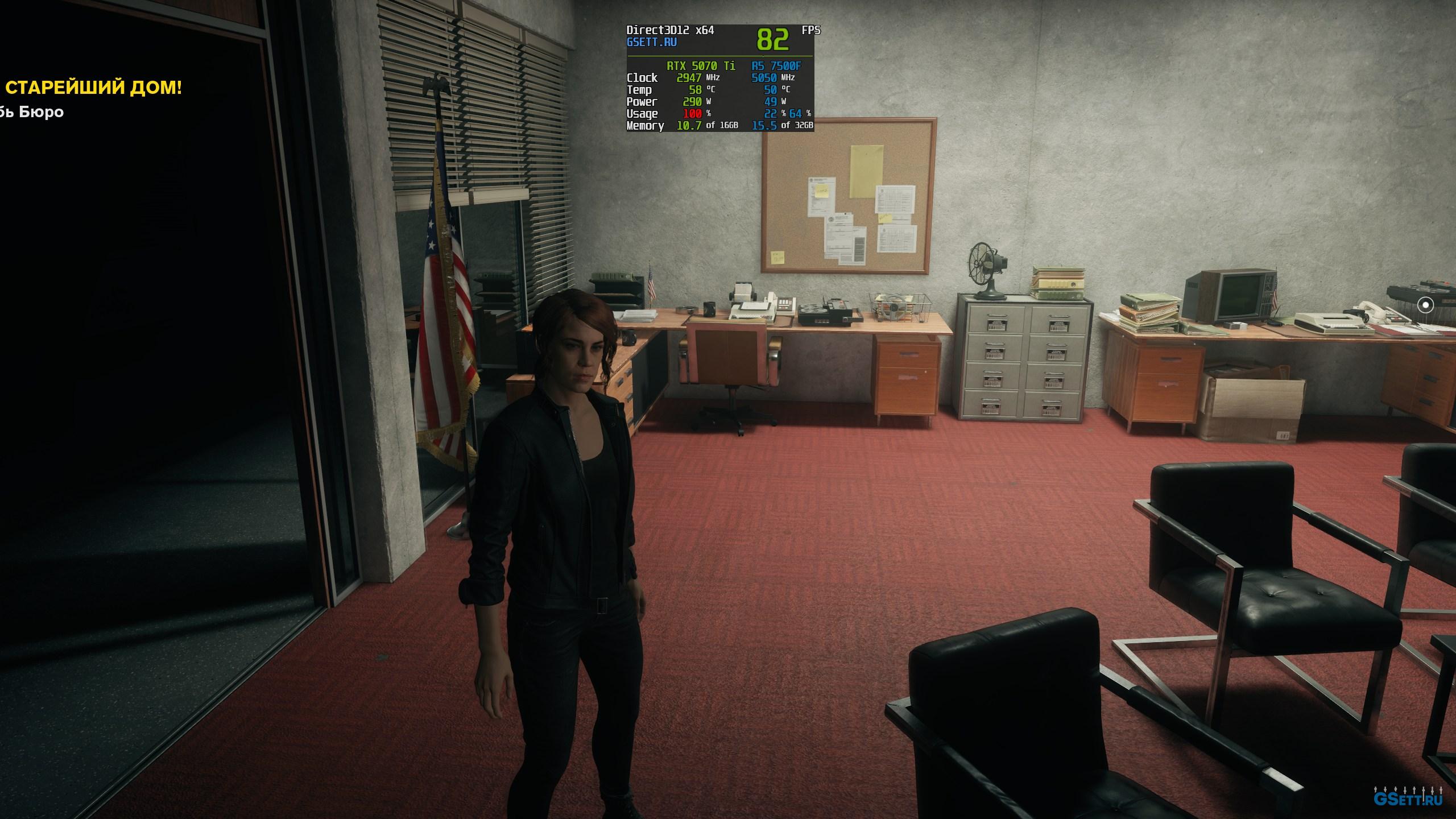Image resolution: width=1456 pixels, height=819 pixels.
Task: Select the circular interaction marker
Action: pos(1425,305)
